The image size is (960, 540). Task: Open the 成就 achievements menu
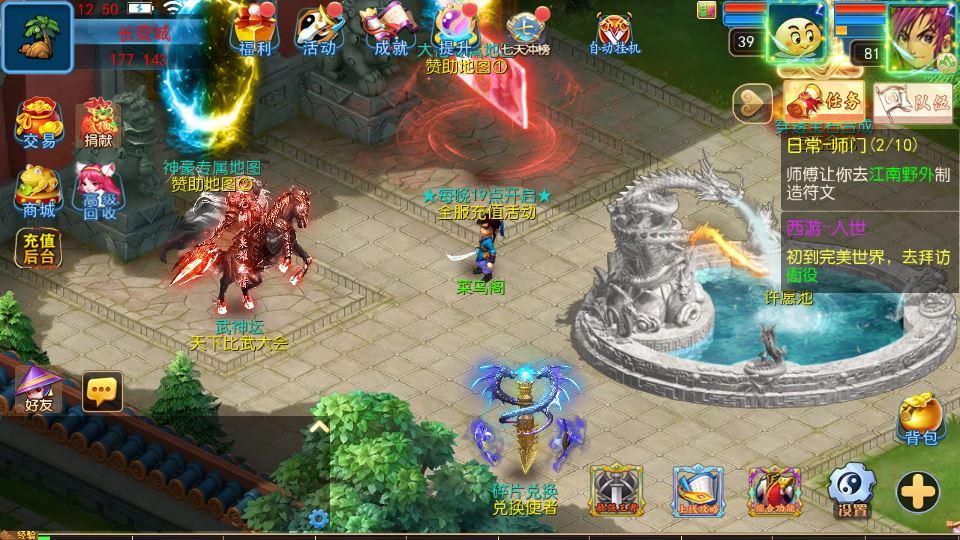[x=390, y=30]
